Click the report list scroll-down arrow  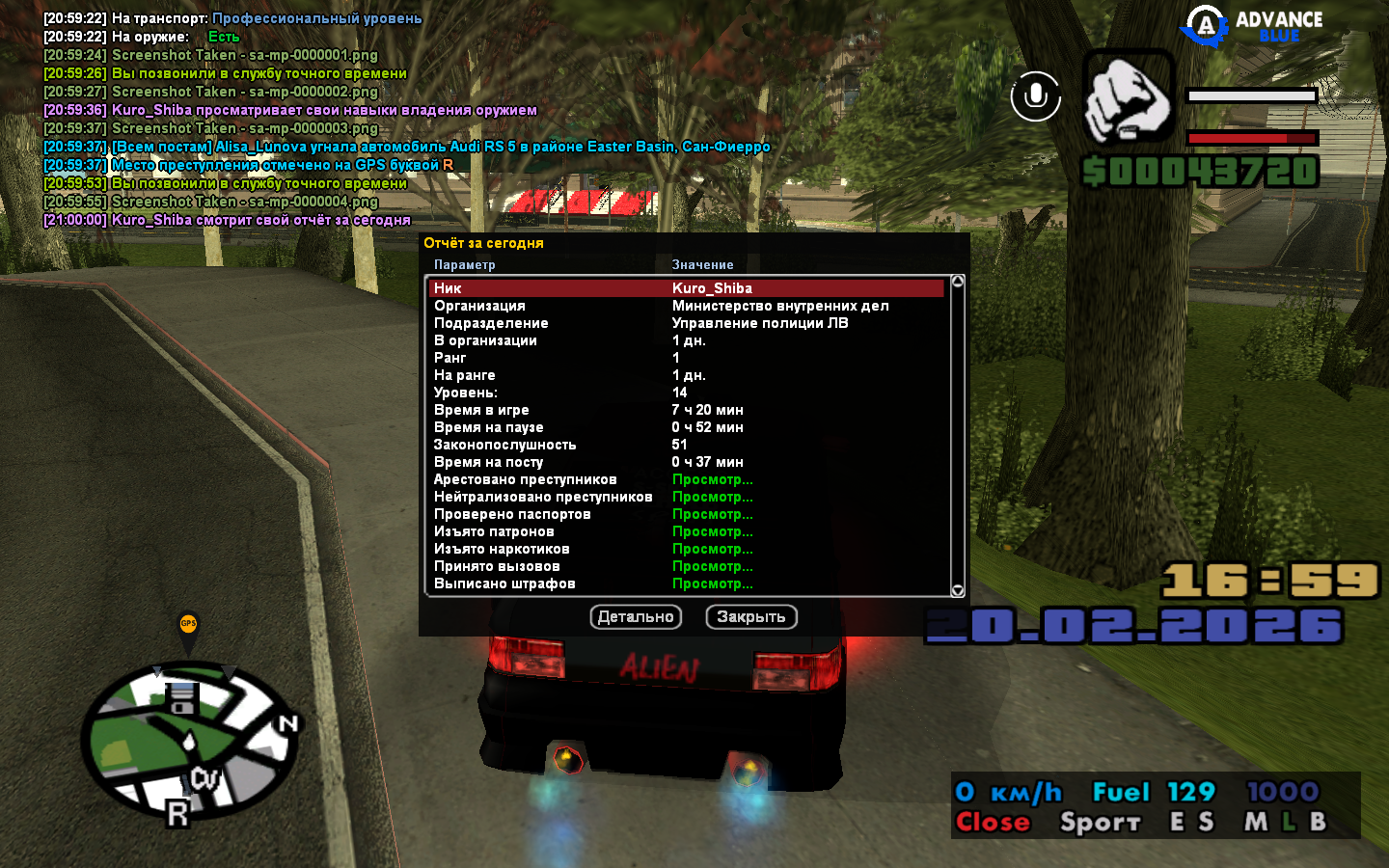[x=958, y=590]
